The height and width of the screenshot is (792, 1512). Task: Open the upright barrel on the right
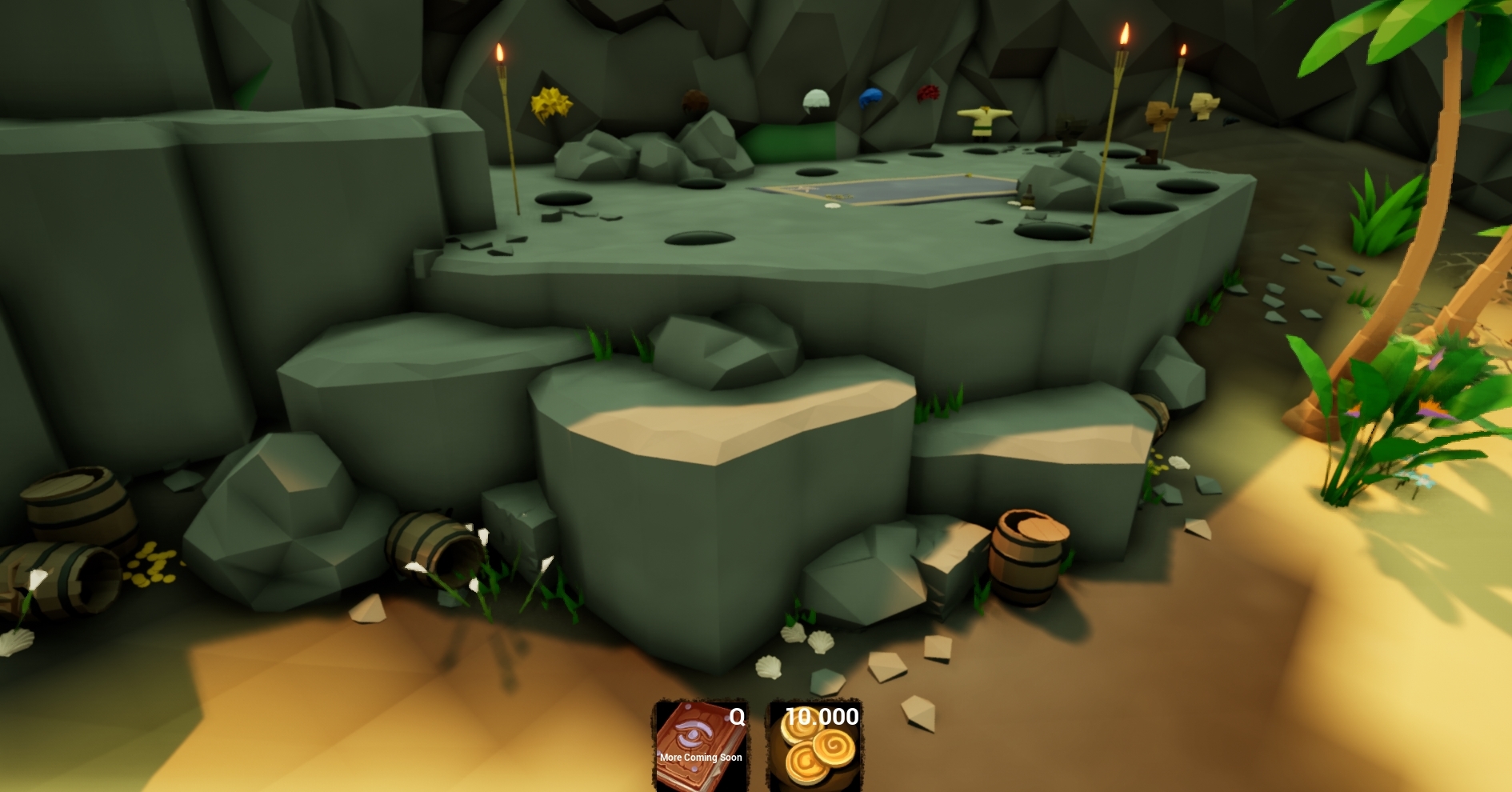point(1027,560)
